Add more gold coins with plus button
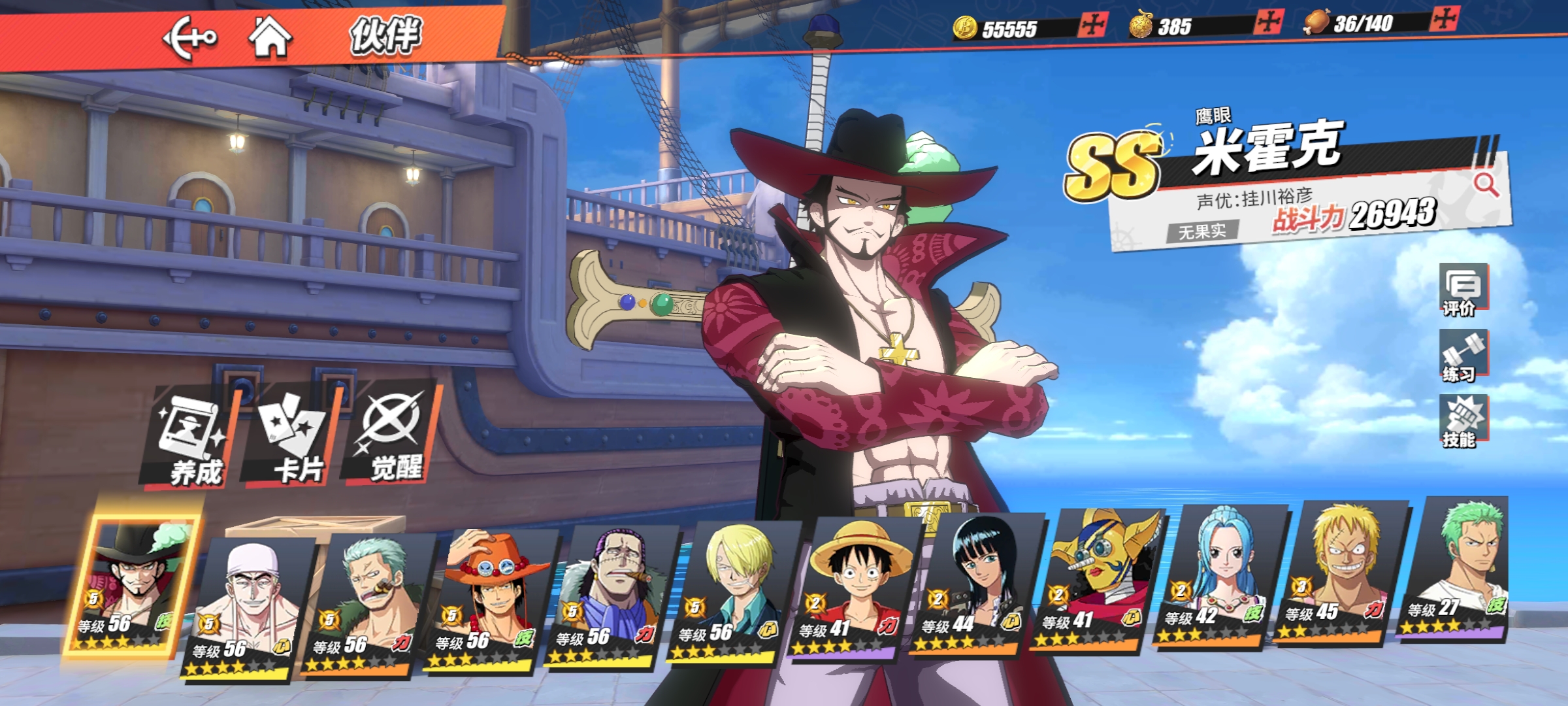1568x706 pixels. point(1092,26)
